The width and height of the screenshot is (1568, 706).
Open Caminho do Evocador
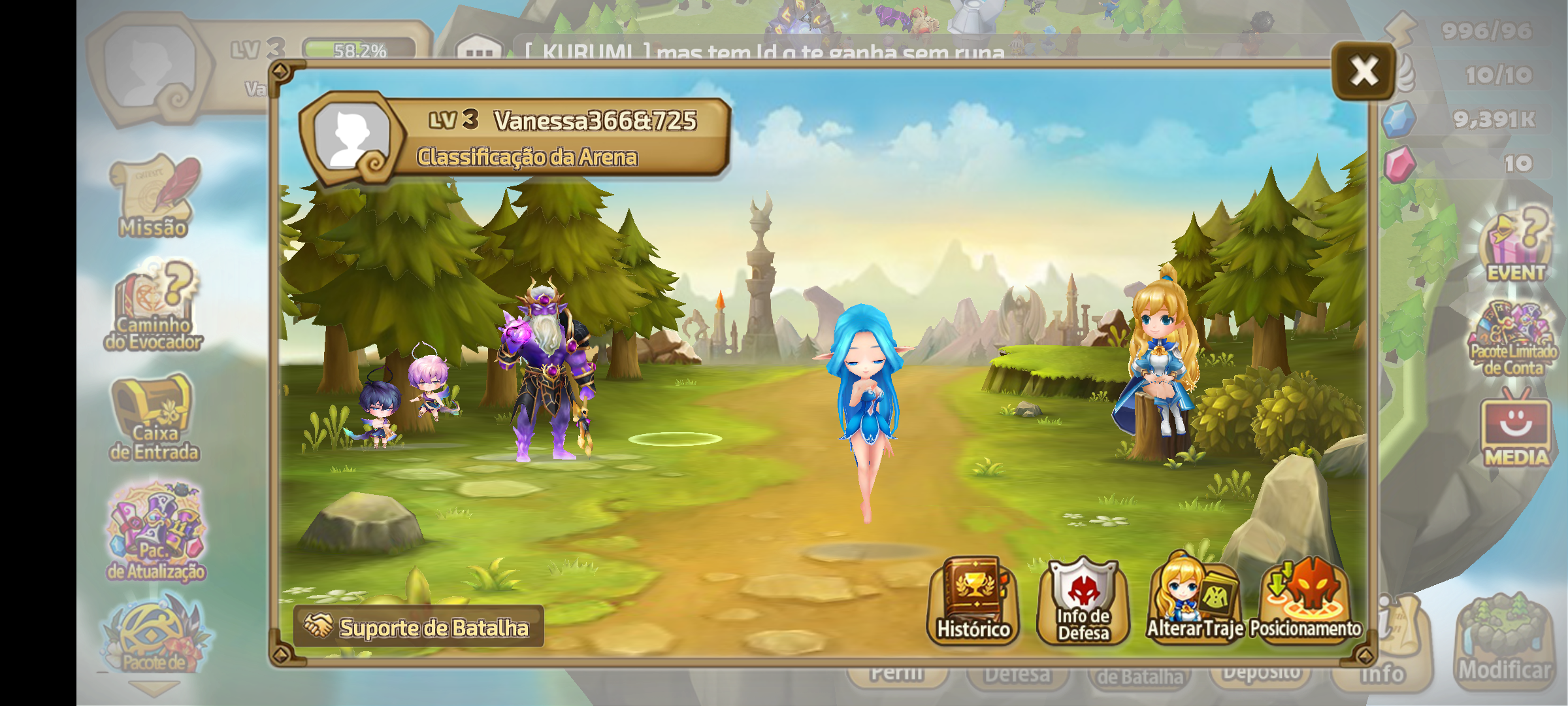[x=155, y=306]
